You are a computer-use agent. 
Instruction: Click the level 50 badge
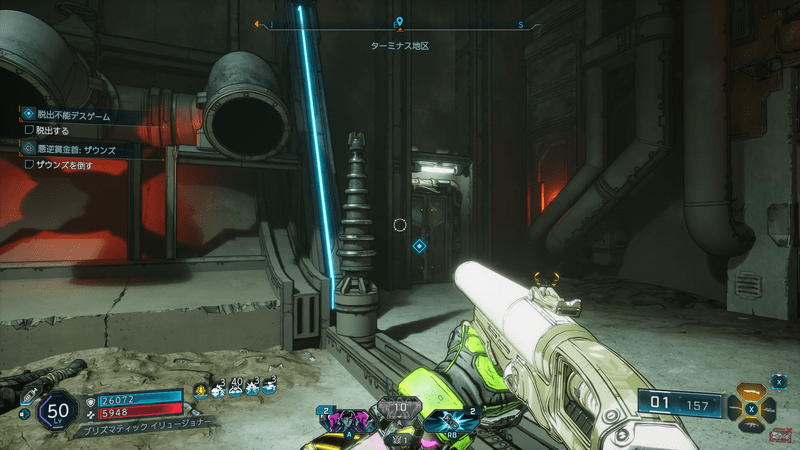(x=57, y=410)
